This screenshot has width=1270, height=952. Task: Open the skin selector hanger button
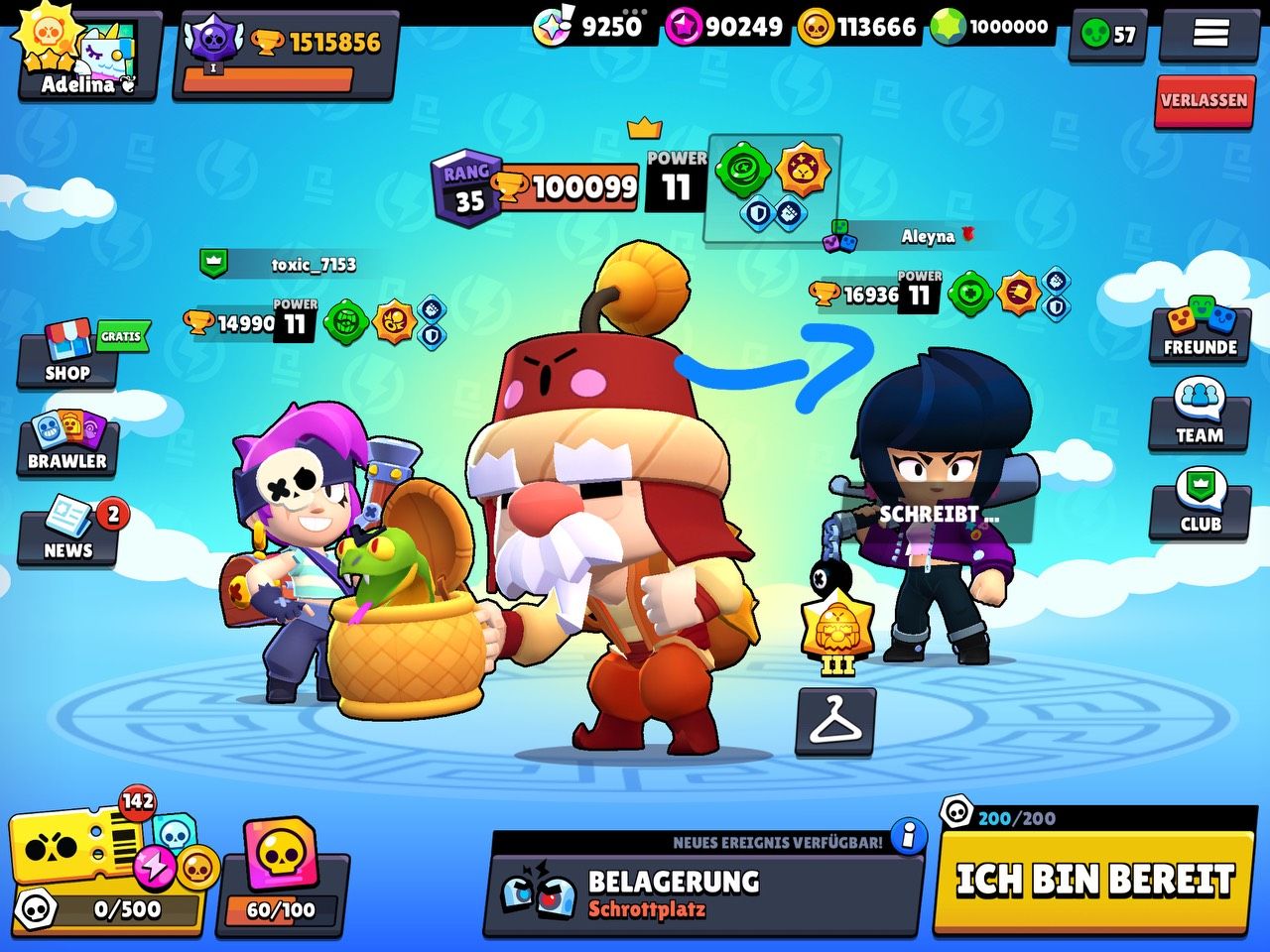(x=835, y=722)
